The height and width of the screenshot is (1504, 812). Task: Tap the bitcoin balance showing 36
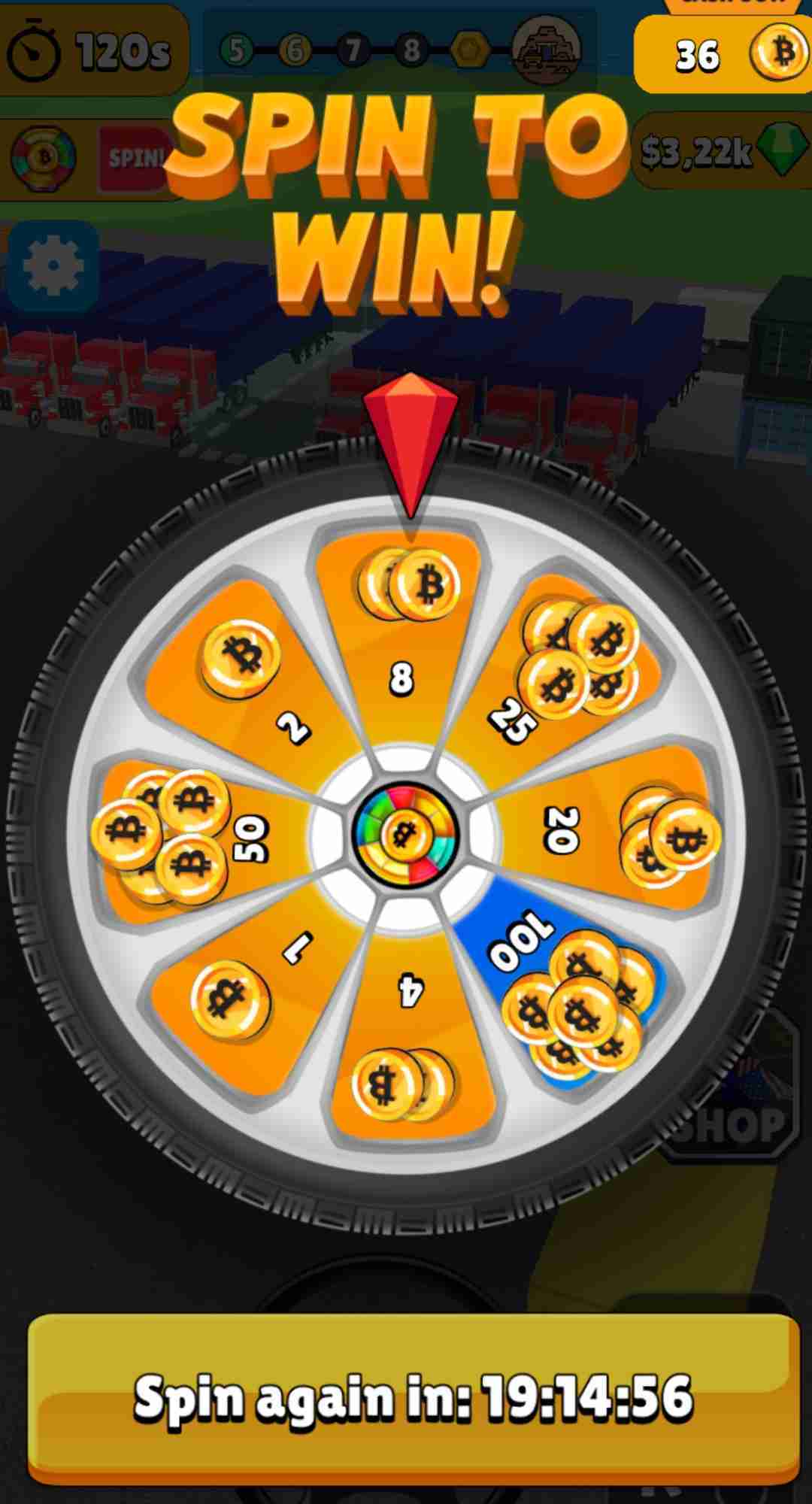point(720,54)
